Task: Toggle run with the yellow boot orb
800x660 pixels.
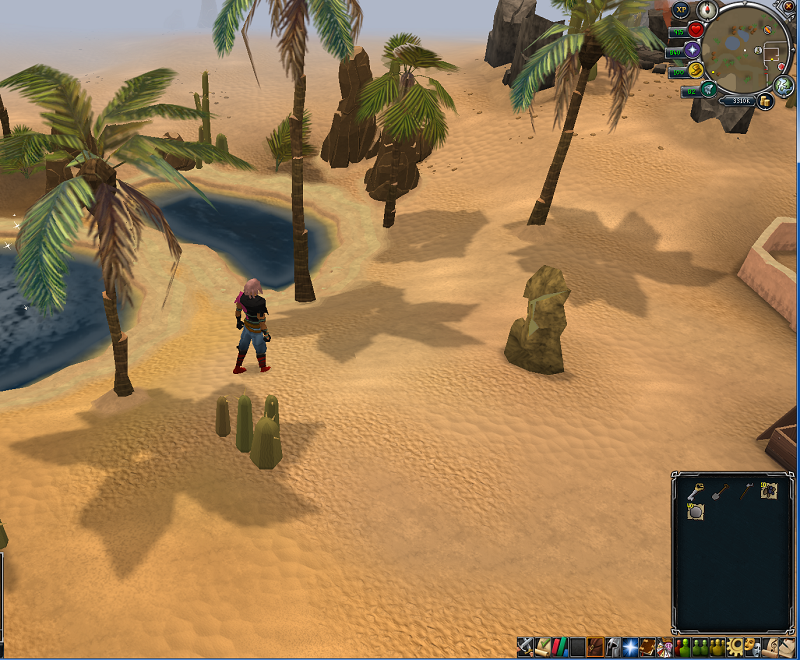Action: pos(695,70)
